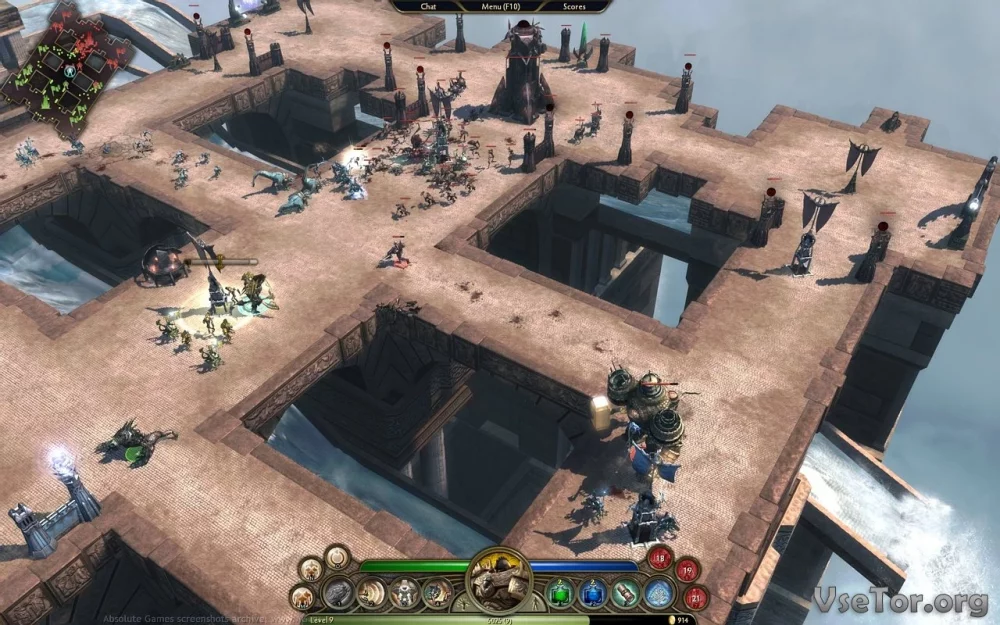Open the Chat panel
The height and width of the screenshot is (625, 1000).
point(428,6)
